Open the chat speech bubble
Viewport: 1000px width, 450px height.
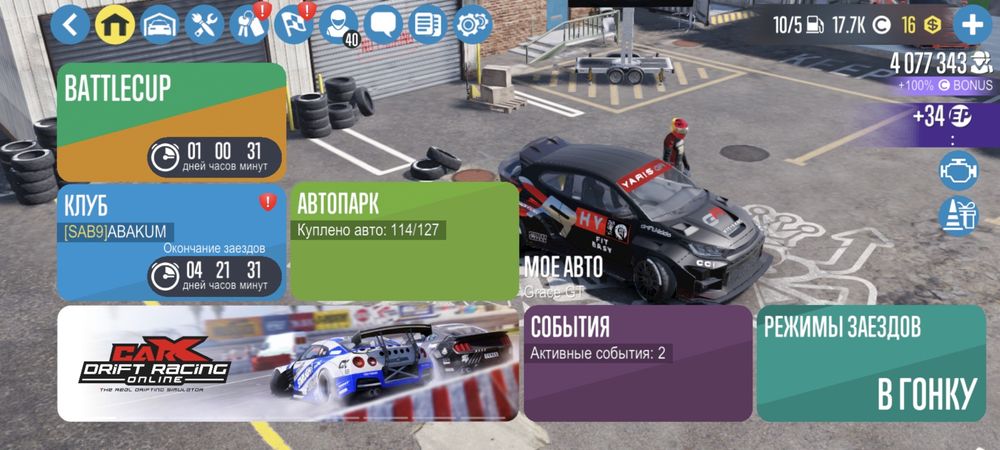[384, 24]
